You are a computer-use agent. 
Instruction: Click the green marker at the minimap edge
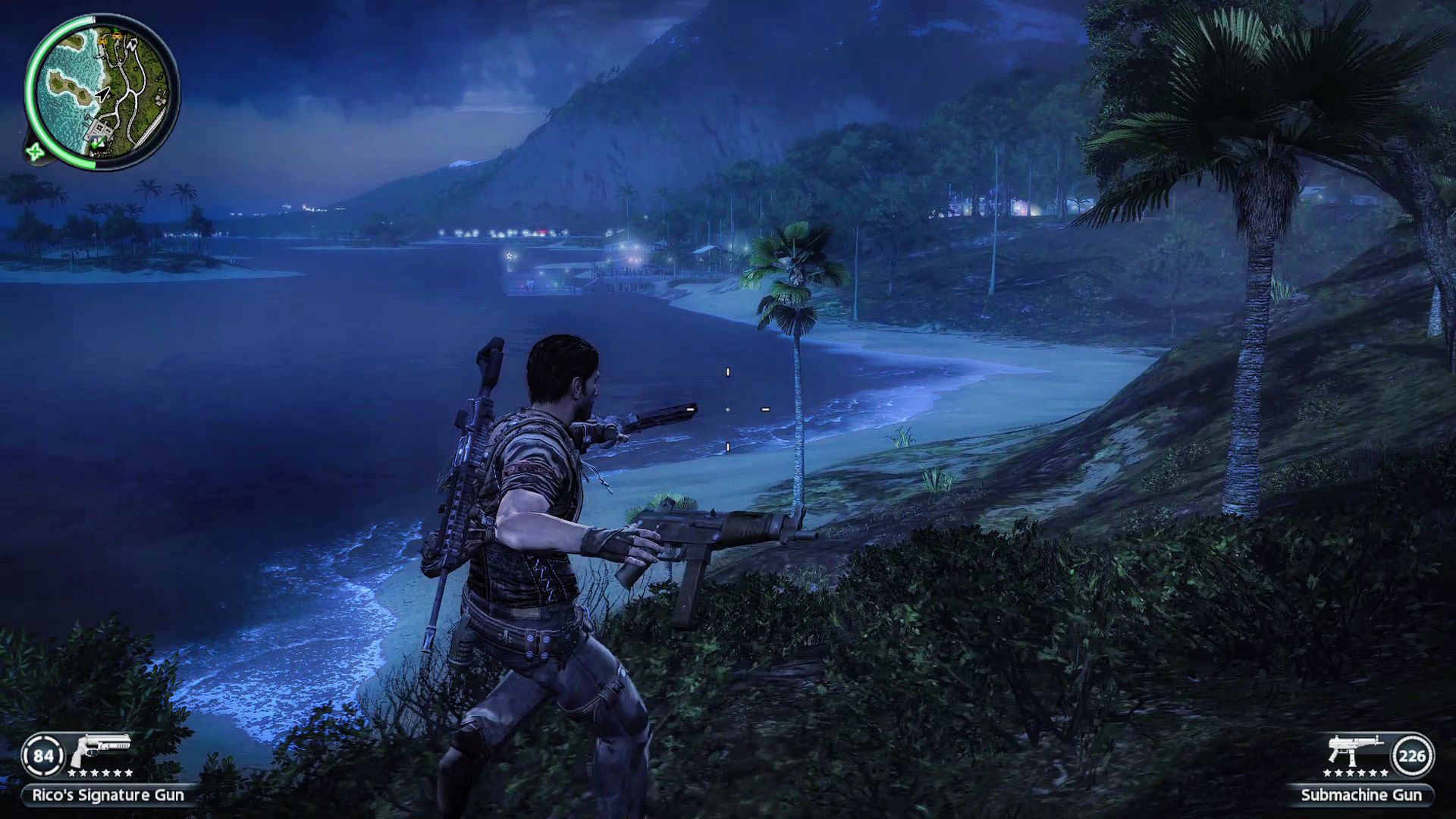point(34,152)
